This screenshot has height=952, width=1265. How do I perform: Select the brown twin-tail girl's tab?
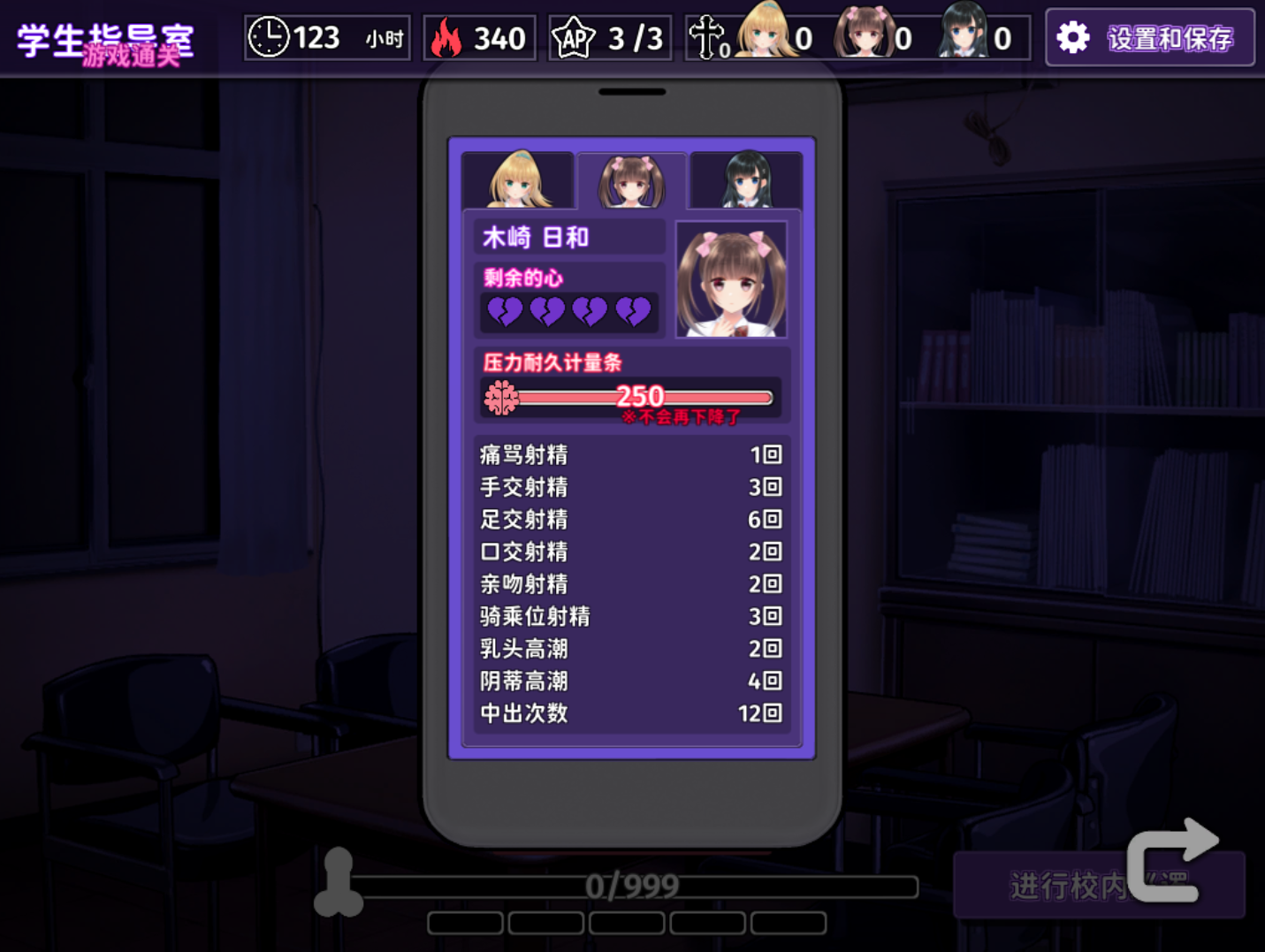[x=631, y=180]
